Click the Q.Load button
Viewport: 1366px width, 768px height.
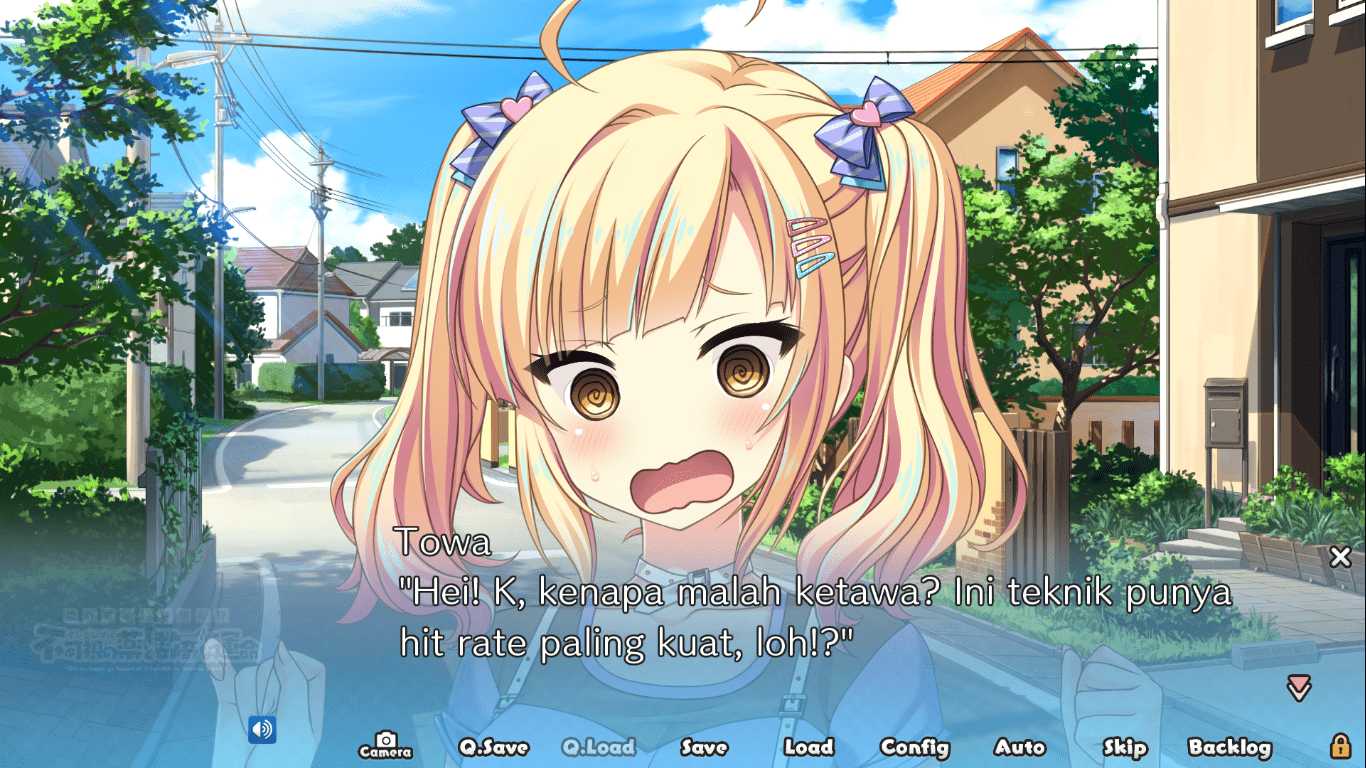point(598,747)
